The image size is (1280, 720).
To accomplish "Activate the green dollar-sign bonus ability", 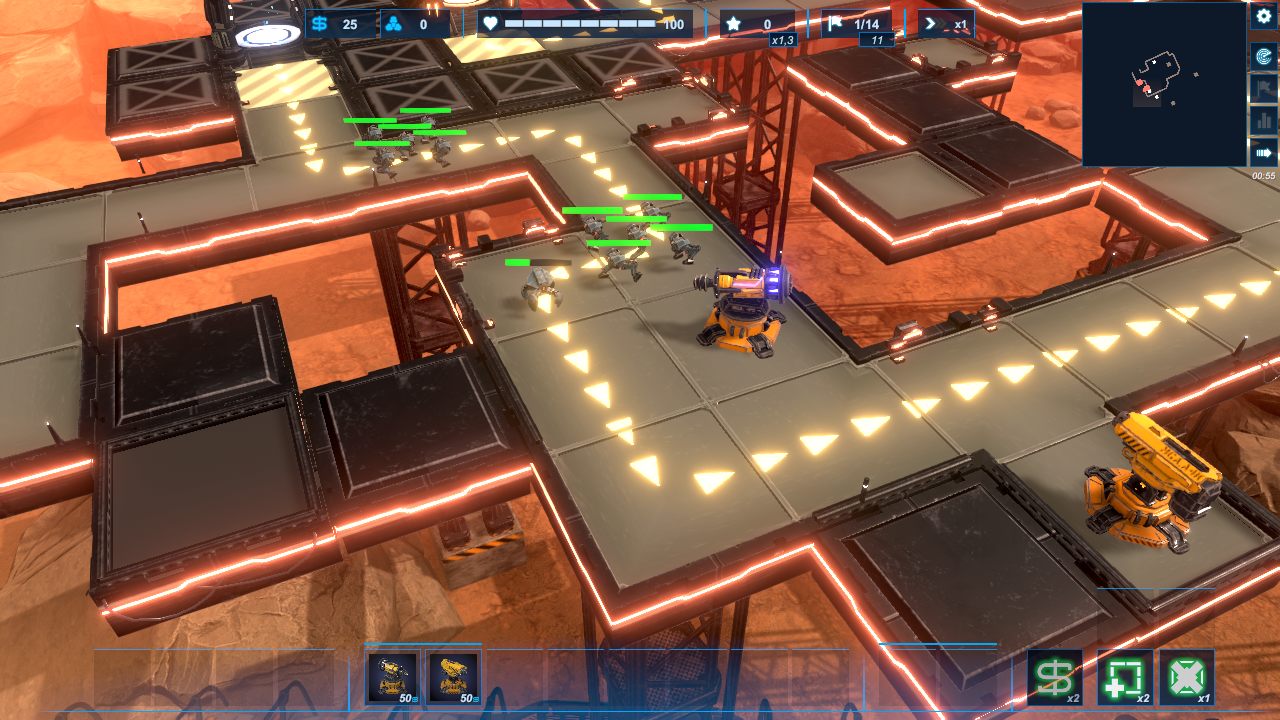I will pyautogui.click(x=1055, y=678).
